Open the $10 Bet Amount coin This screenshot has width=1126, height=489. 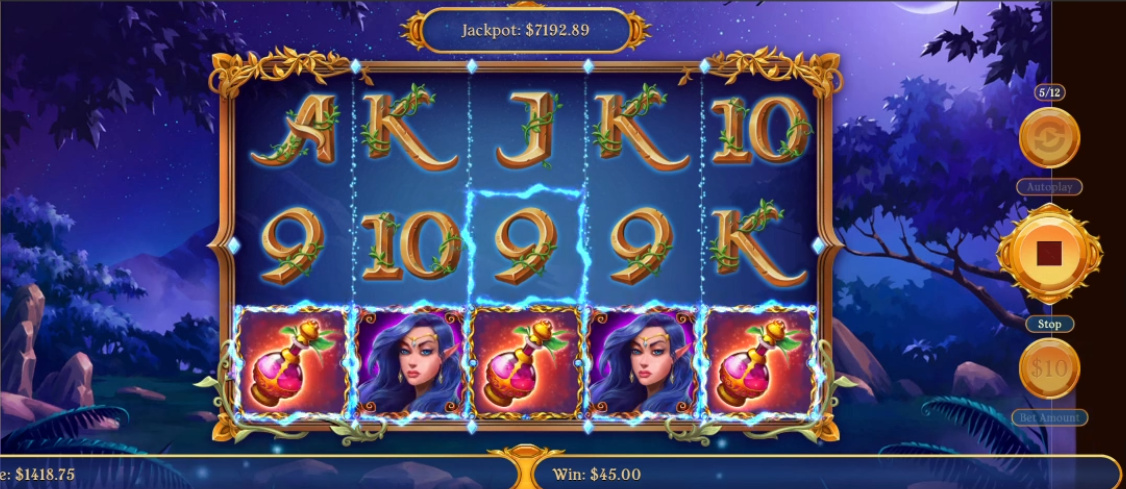[x=1049, y=370]
